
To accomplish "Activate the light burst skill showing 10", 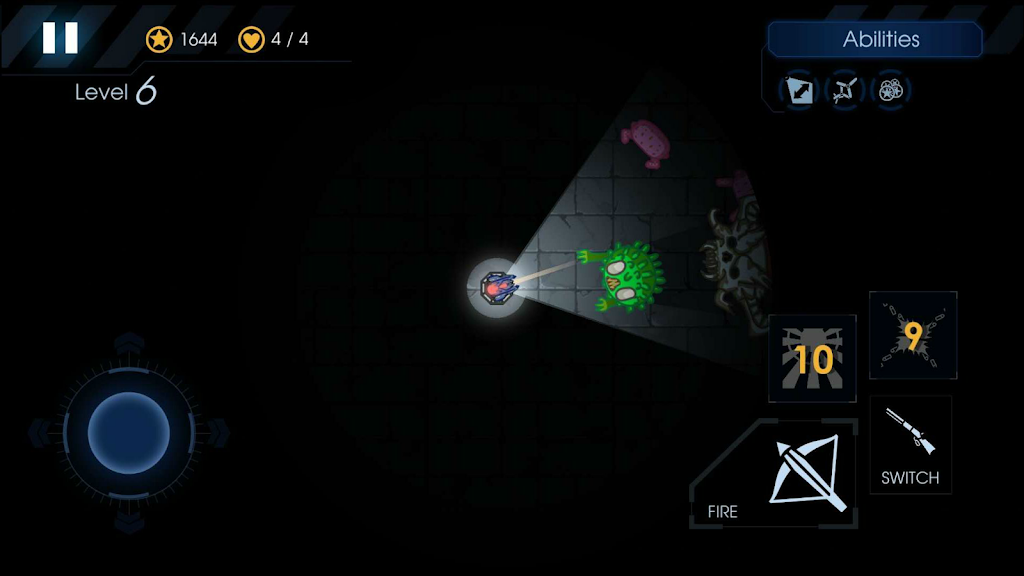I will [x=812, y=358].
